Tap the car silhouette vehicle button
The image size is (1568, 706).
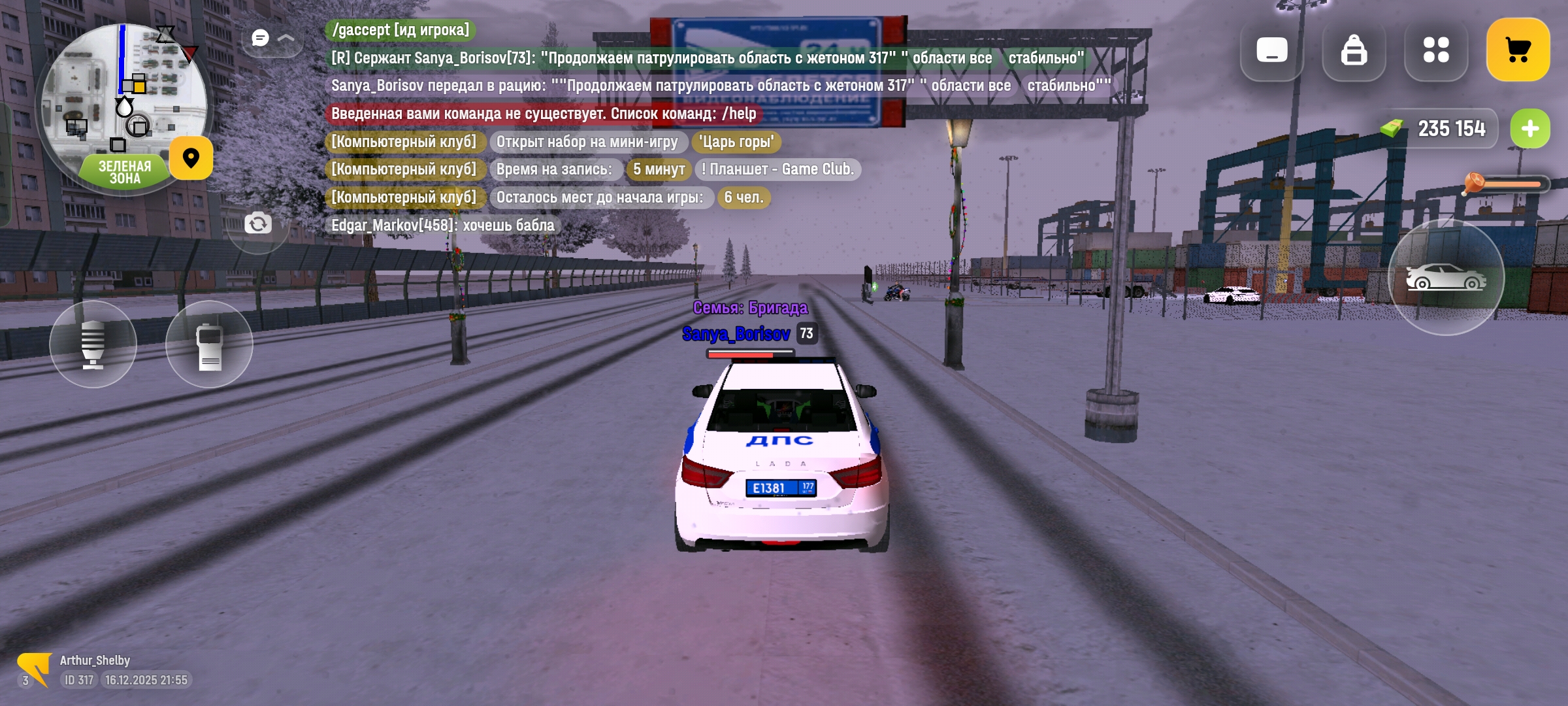click(1446, 277)
